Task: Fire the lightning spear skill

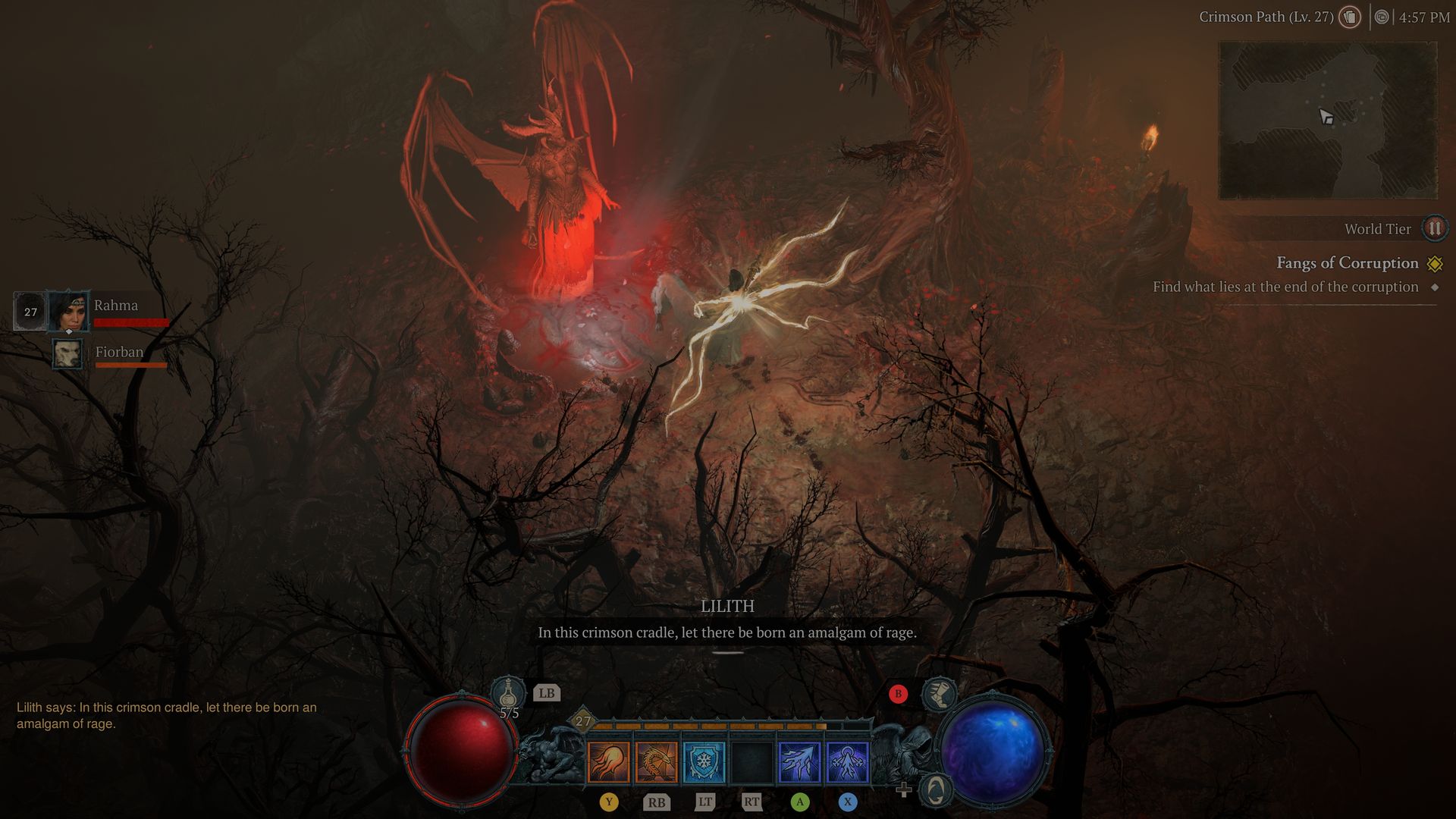Action: (799, 761)
